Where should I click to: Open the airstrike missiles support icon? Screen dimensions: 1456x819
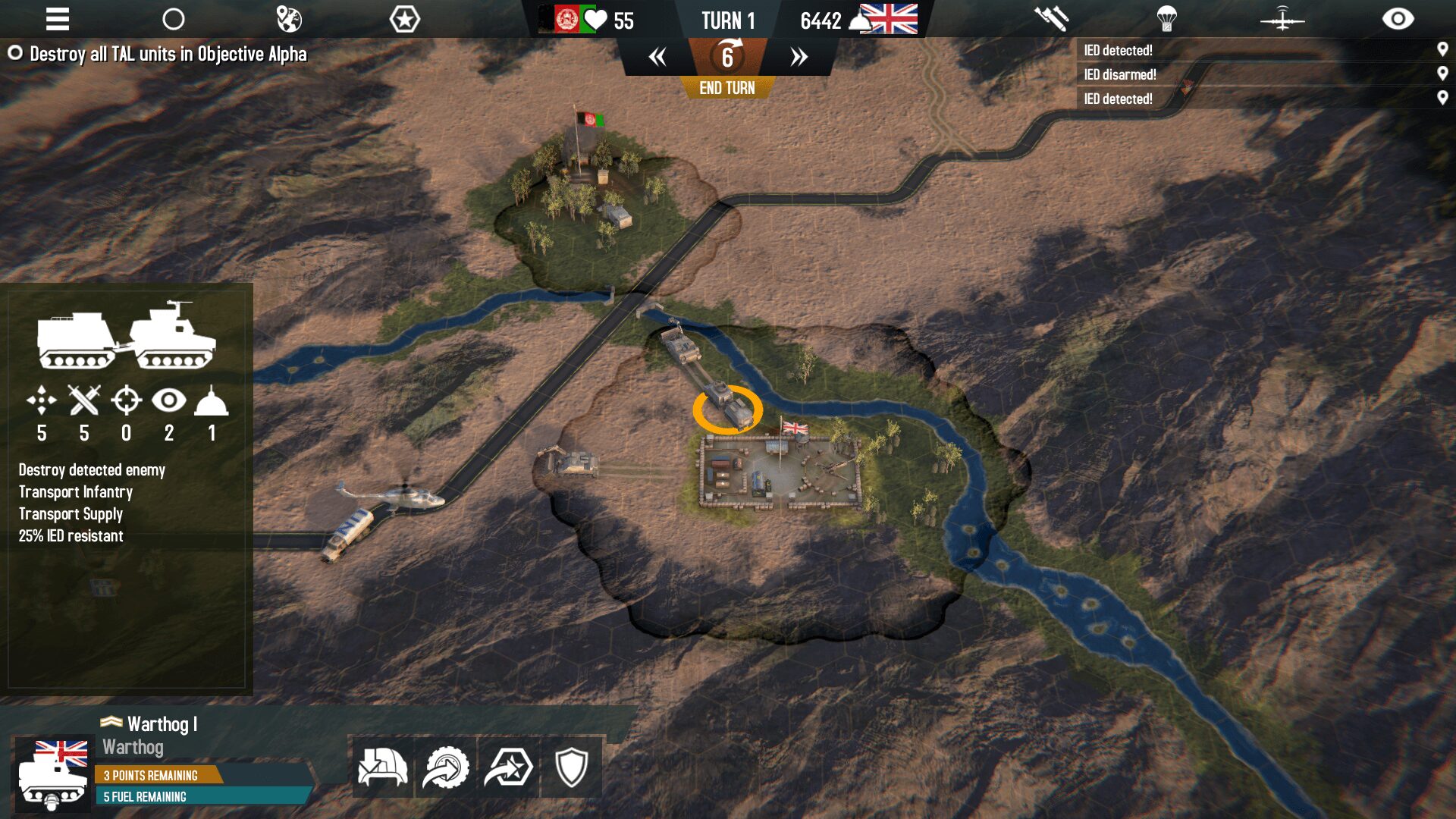click(1051, 19)
